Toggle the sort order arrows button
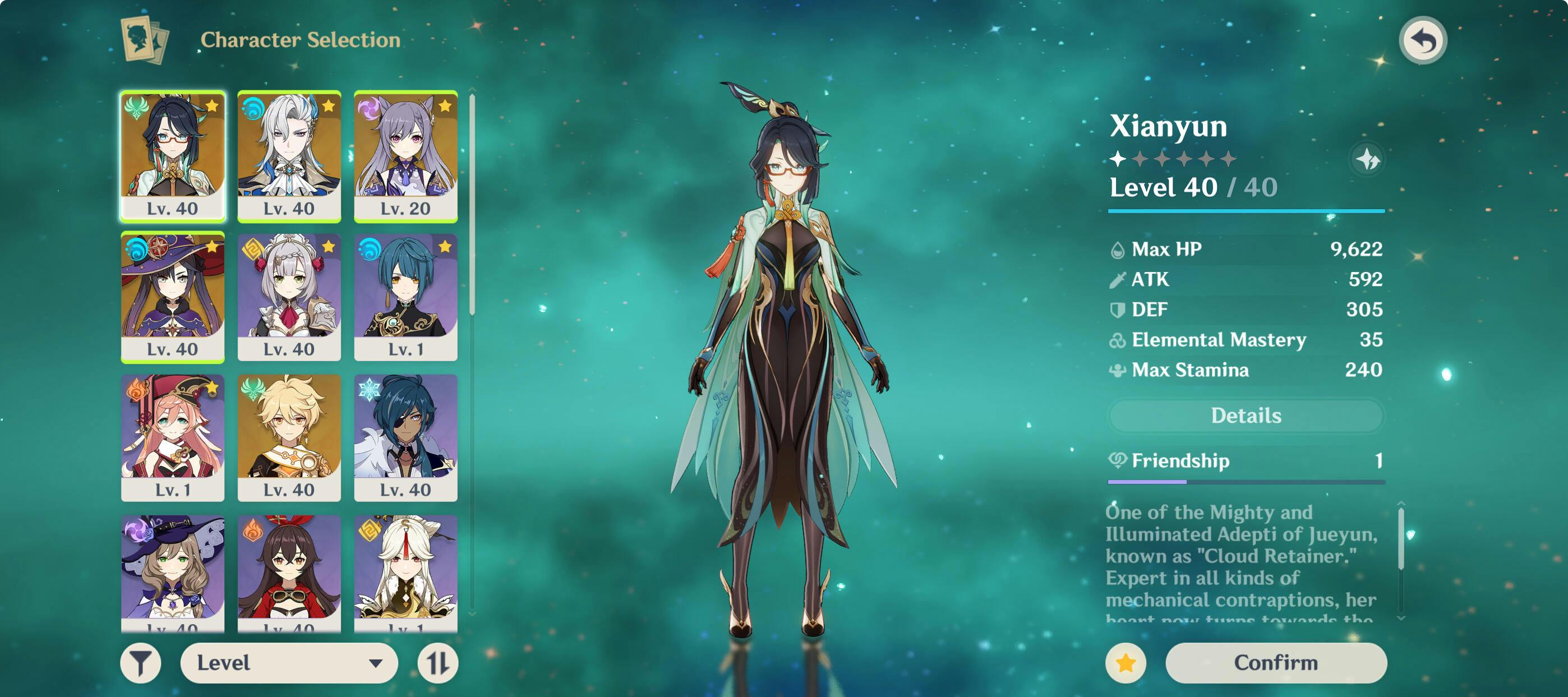This screenshot has height=697, width=1568. (x=437, y=662)
